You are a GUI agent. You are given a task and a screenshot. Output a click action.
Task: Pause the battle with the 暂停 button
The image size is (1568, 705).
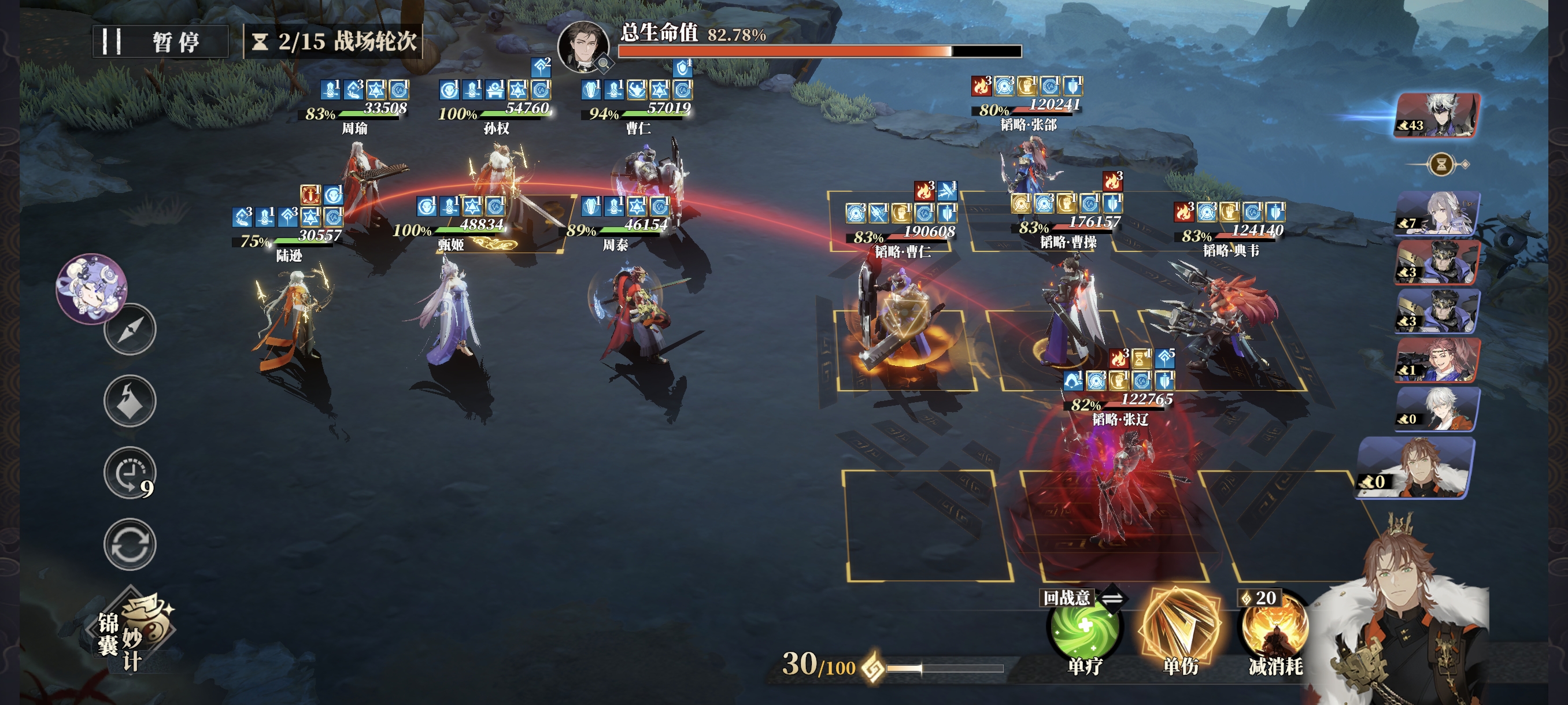tap(160, 42)
